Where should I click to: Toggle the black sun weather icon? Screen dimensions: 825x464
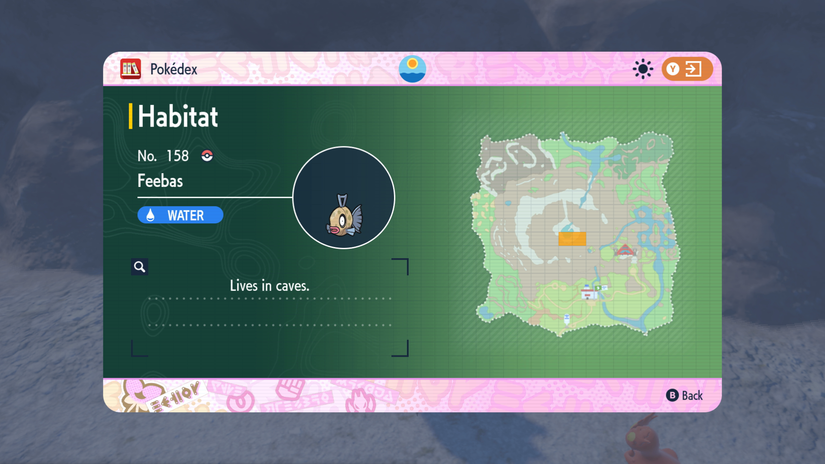pos(643,69)
